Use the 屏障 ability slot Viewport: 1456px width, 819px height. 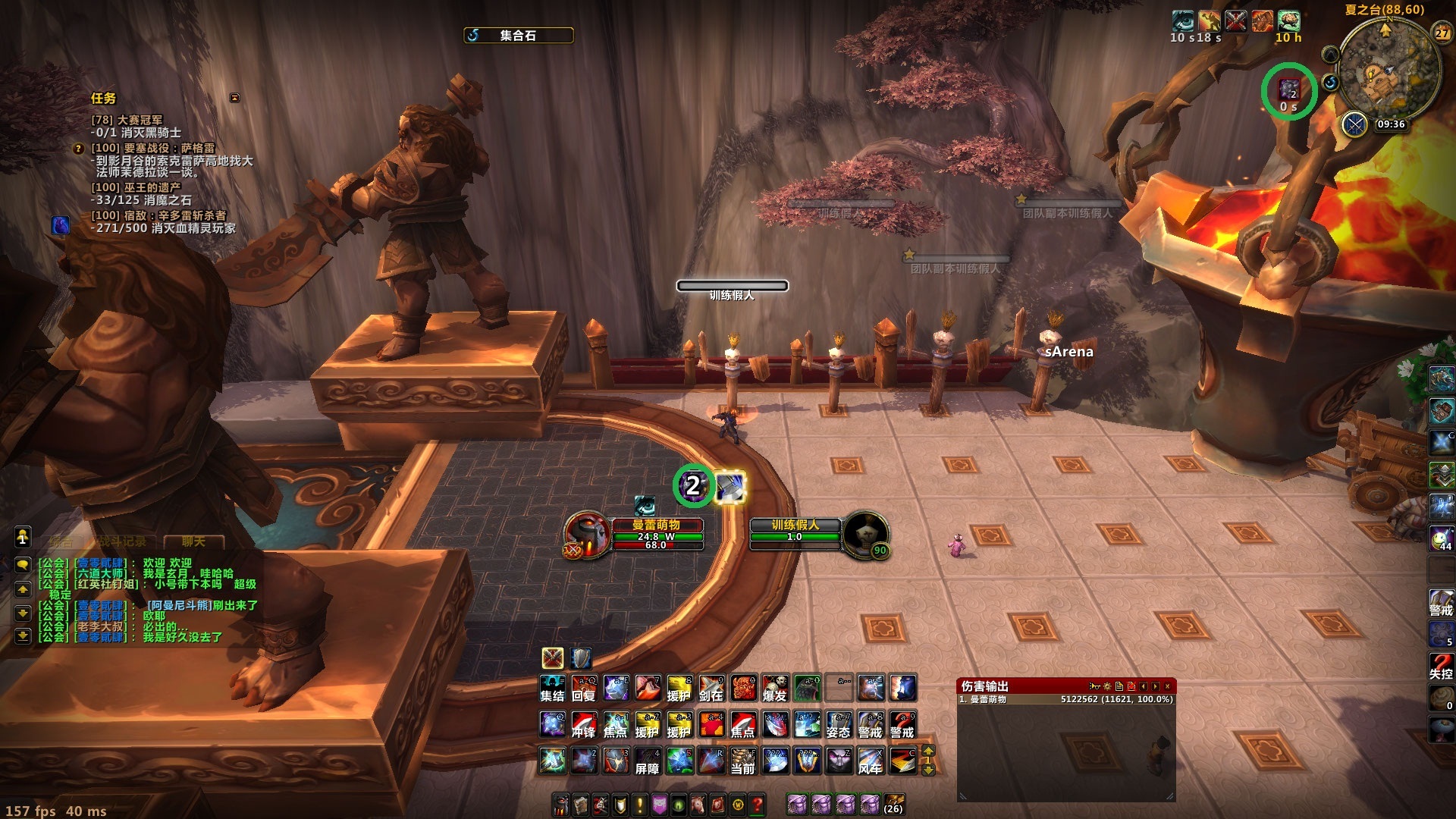648,761
